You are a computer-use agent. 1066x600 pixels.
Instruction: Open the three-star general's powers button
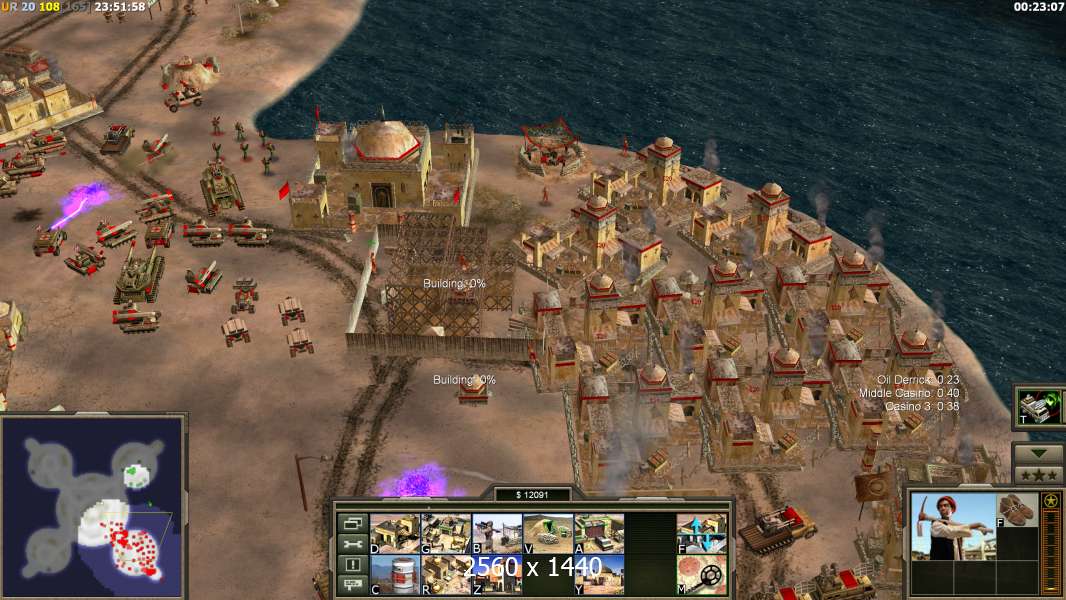coord(1038,474)
